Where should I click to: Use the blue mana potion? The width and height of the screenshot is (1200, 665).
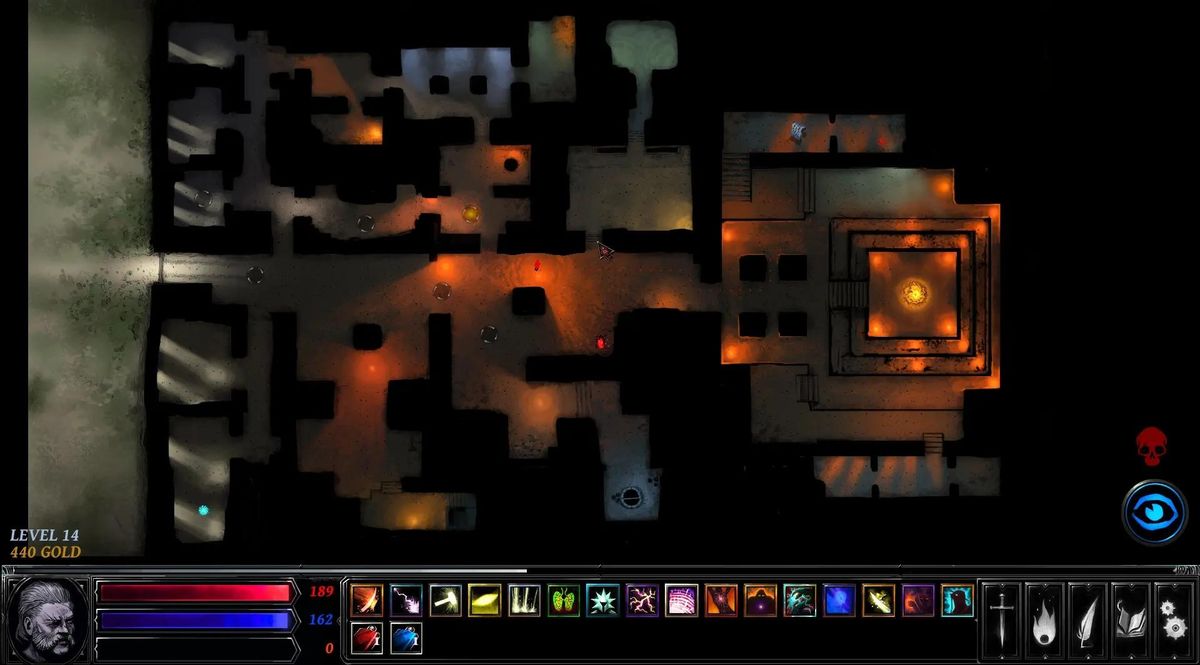point(406,638)
